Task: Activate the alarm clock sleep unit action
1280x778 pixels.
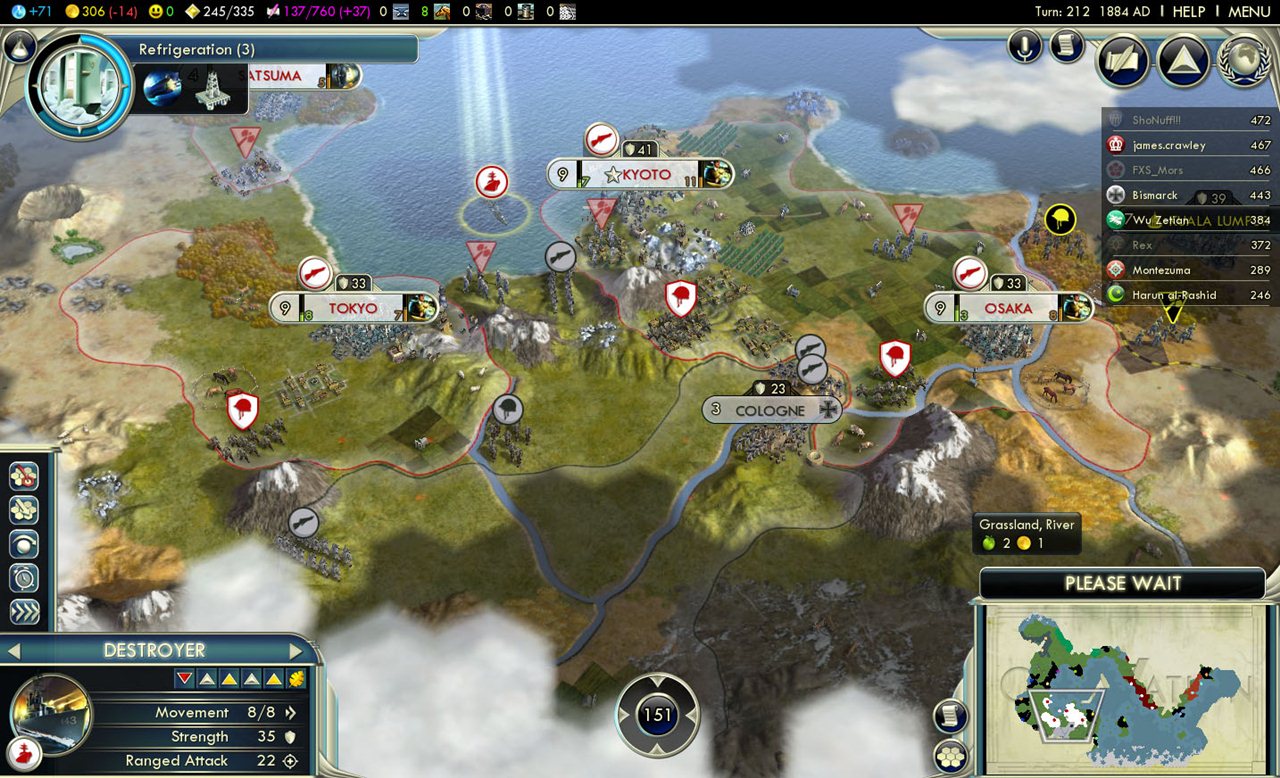Action: click(x=24, y=577)
